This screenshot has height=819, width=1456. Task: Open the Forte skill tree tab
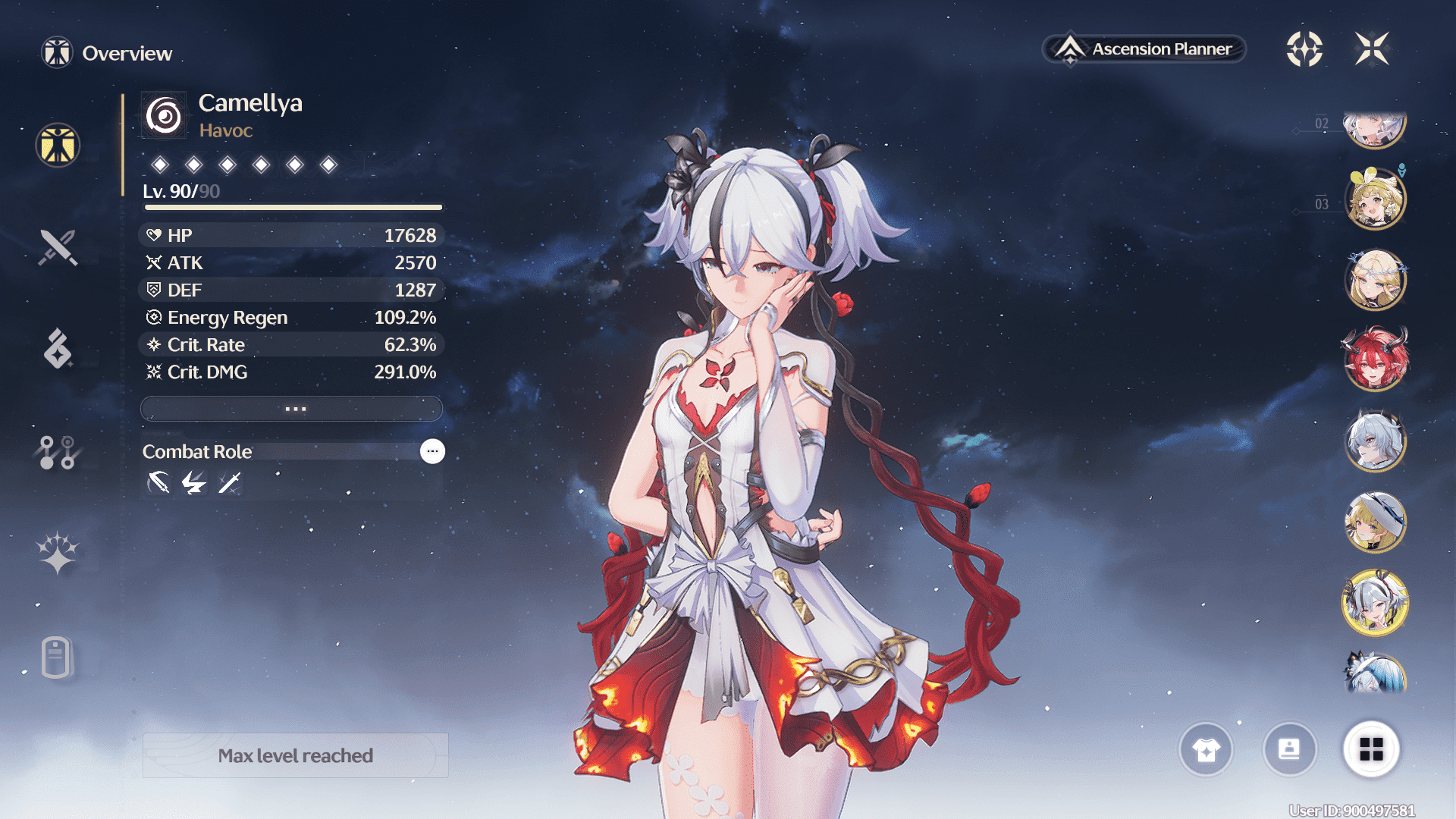[58, 452]
